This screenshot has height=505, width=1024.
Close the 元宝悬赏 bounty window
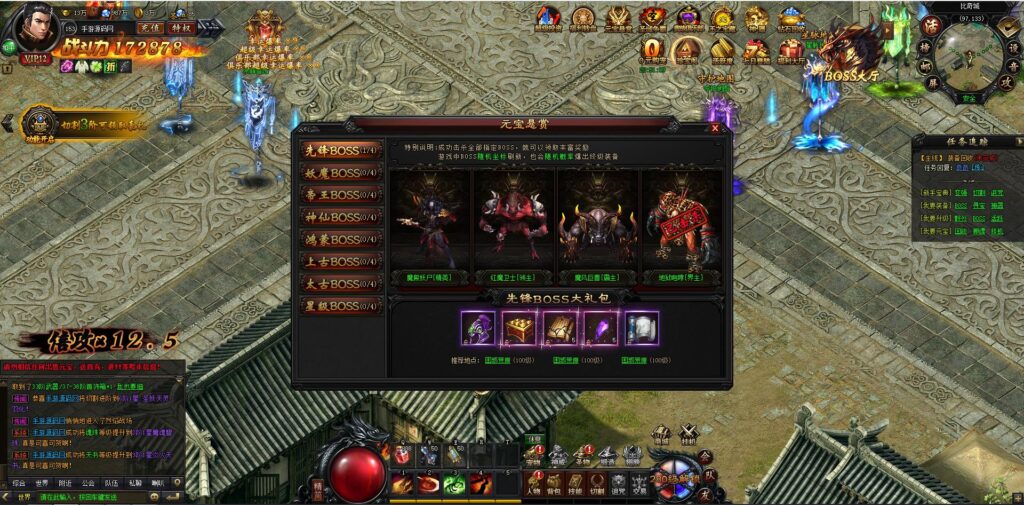[x=714, y=128]
